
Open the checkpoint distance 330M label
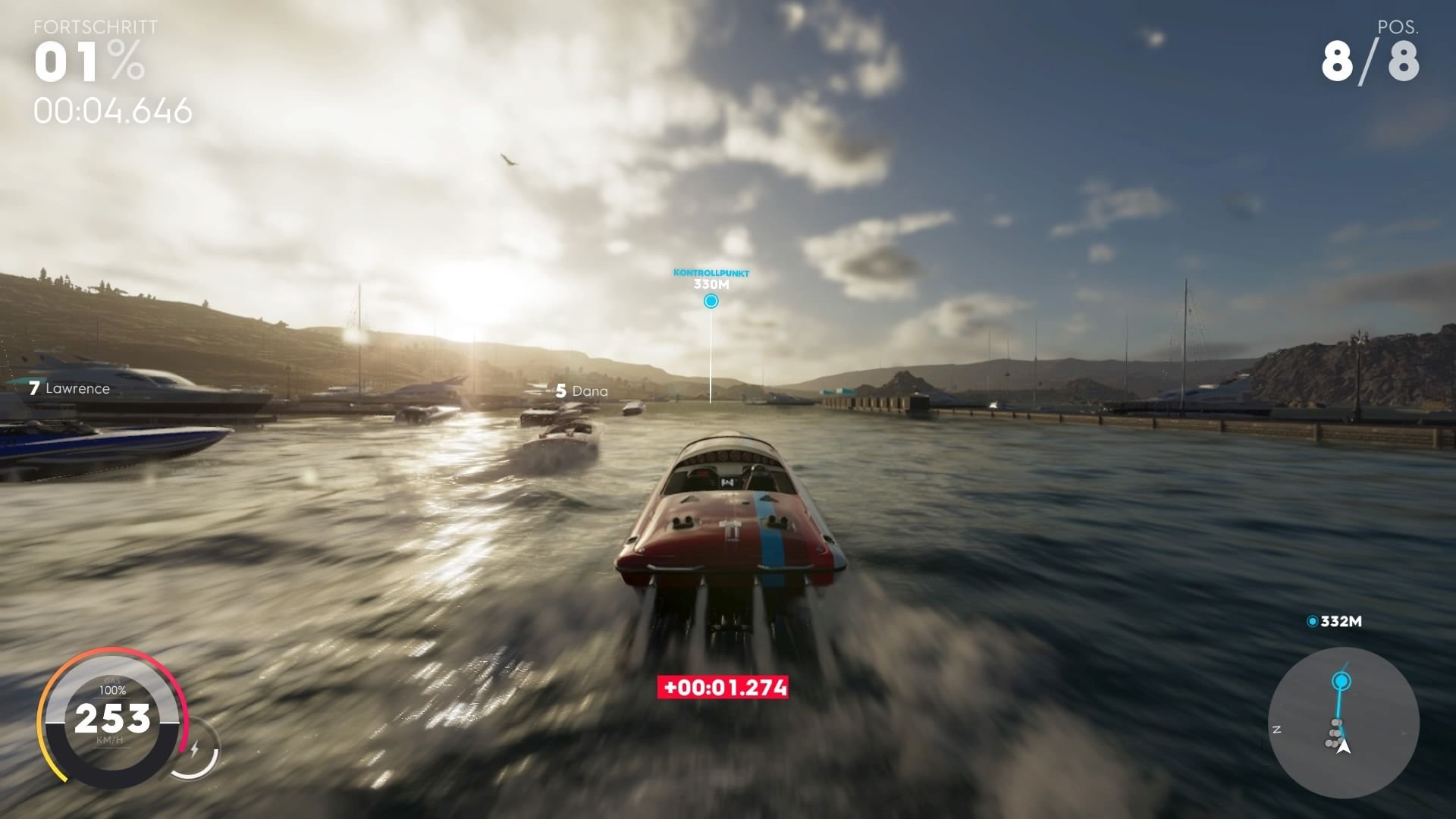click(x=711, y=284)
